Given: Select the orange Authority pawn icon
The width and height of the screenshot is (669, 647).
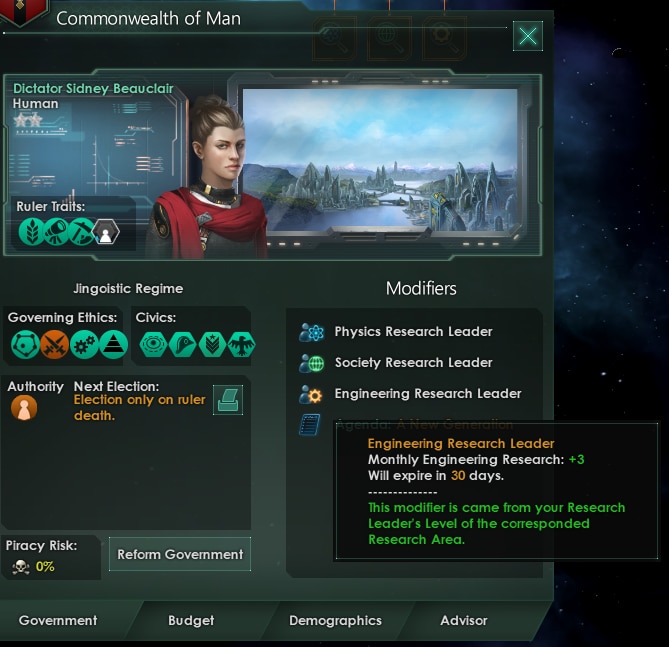Looking at the screenshot, I should tap(23, 408).
